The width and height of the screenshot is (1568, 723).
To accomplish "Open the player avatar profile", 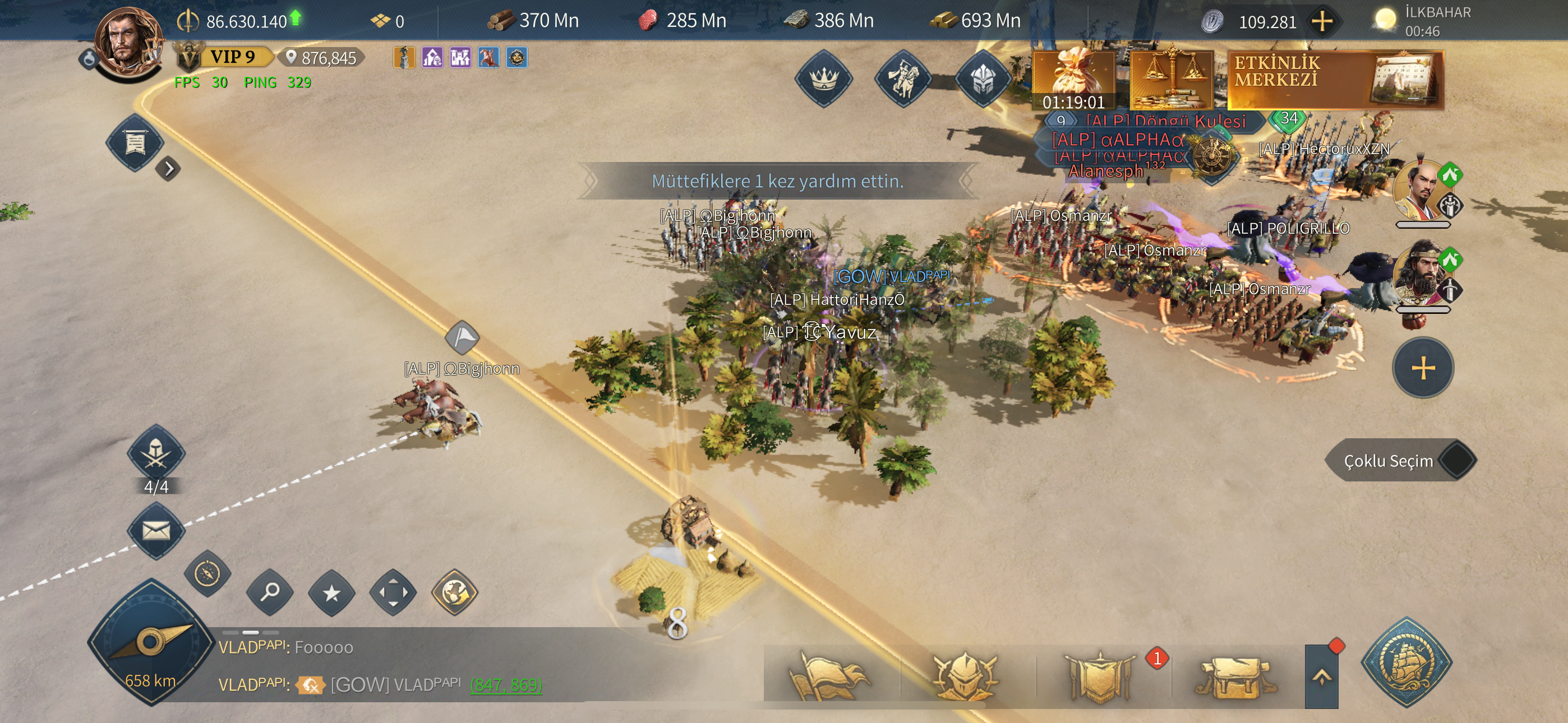I will click(130, 44).
